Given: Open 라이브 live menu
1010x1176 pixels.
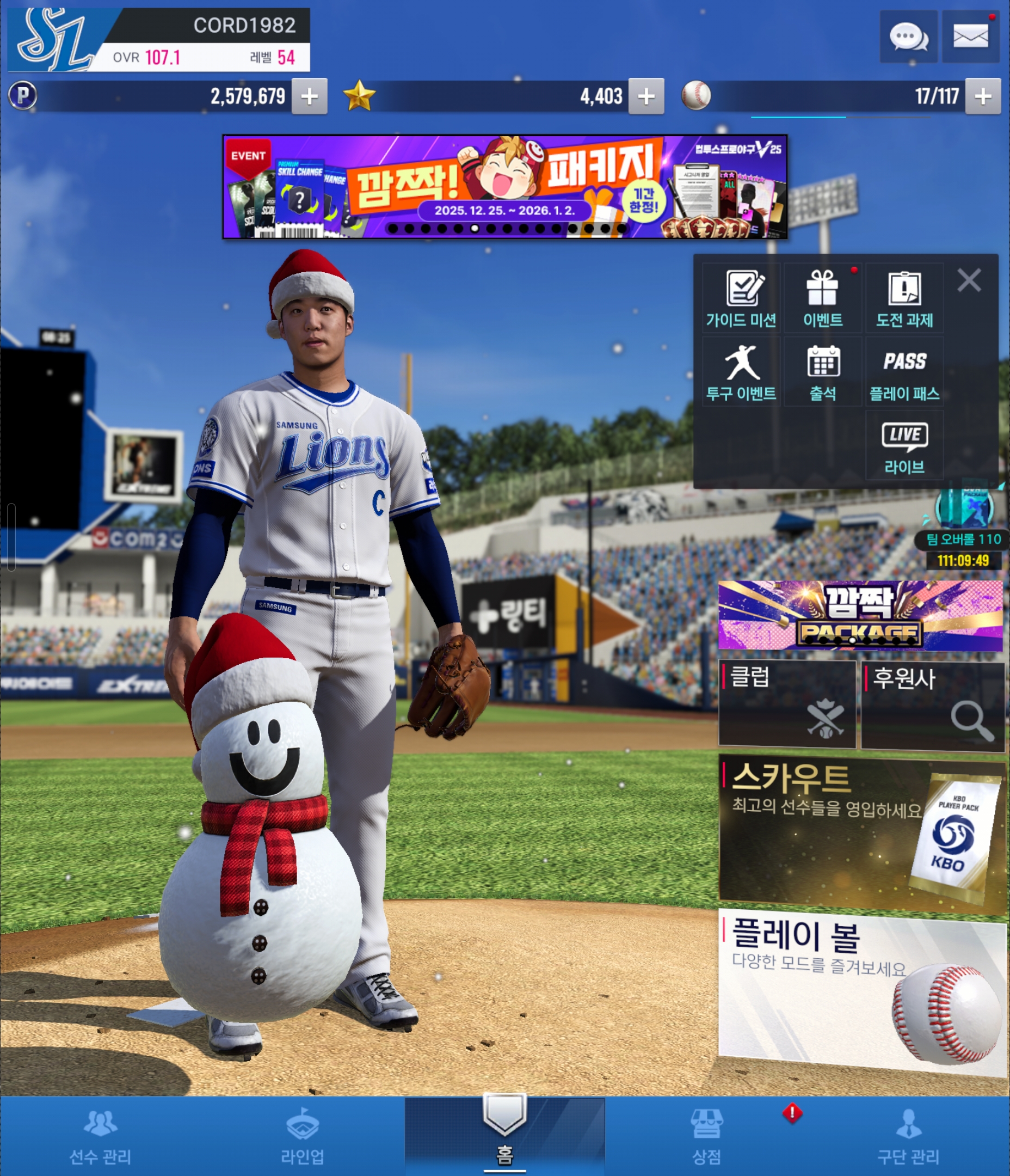Looking at the screenshot, I should tap(904, 446).
